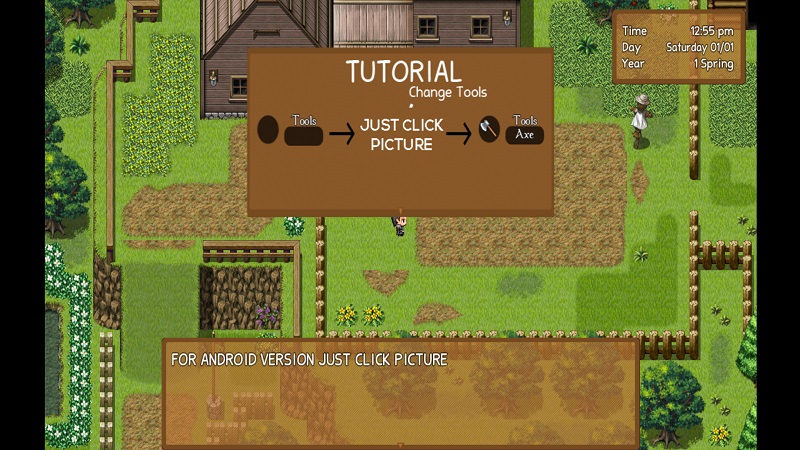Image resolution: width=800 pixels, height=450 pixels.
Task: Advance the Android version message box
Action: coord(400,393)
